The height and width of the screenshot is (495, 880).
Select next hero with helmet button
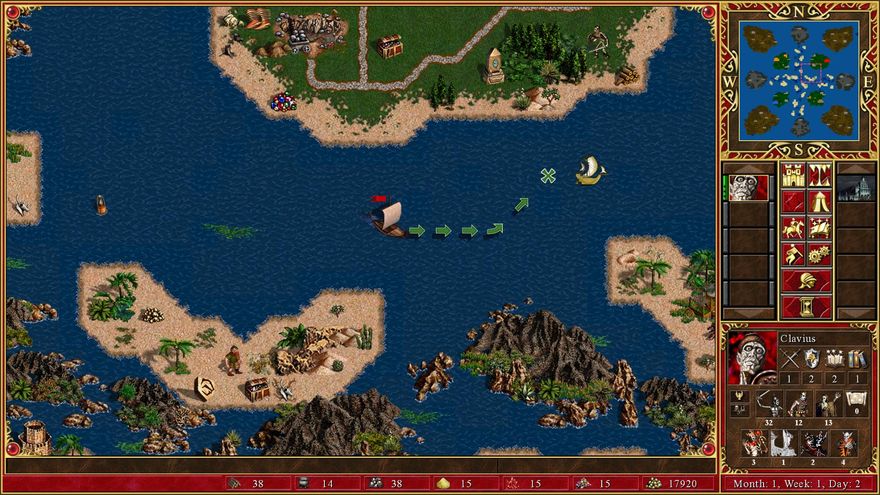(x=806, y=281)
